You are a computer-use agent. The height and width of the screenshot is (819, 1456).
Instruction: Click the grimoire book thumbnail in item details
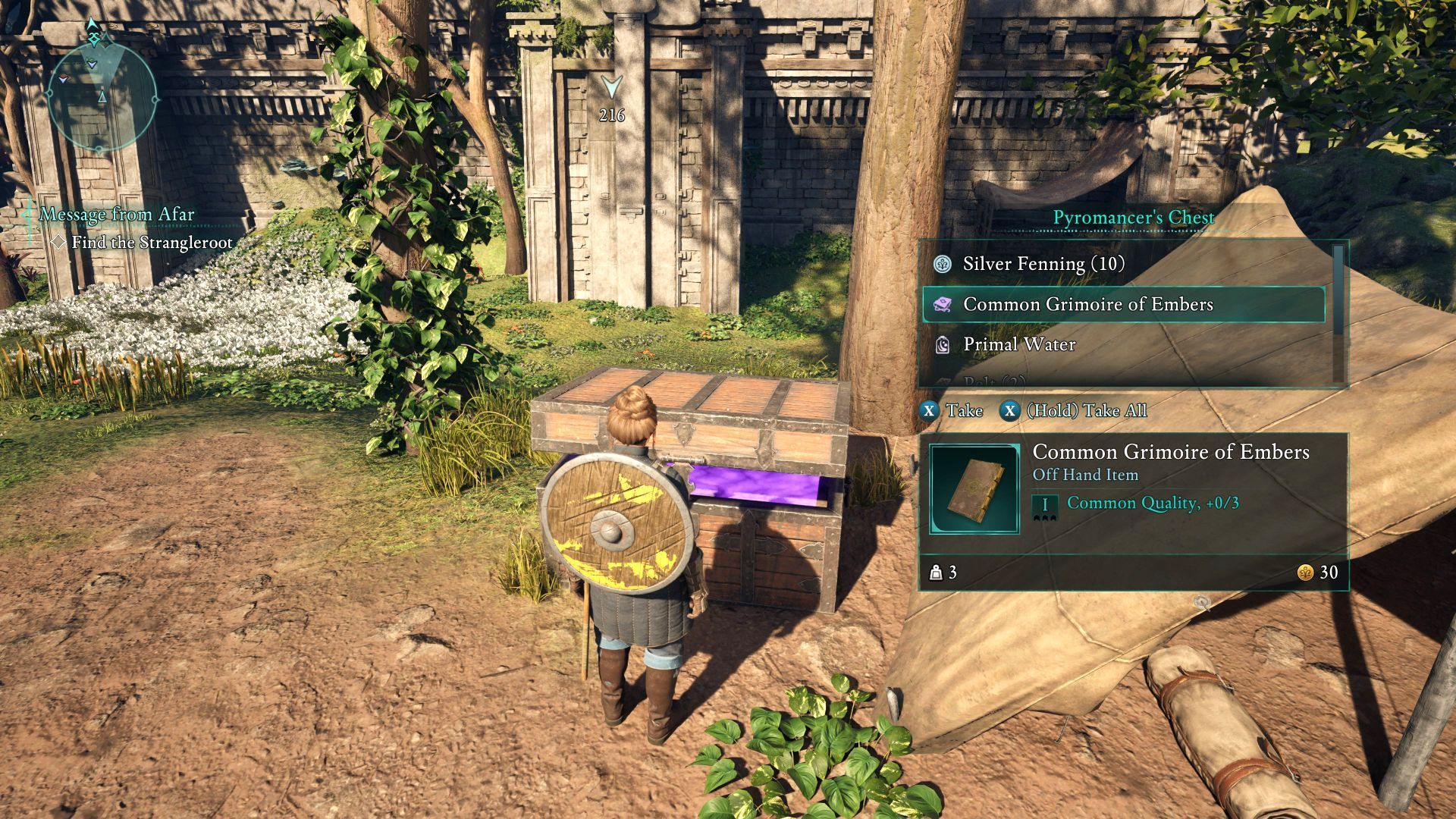point(974,489)
